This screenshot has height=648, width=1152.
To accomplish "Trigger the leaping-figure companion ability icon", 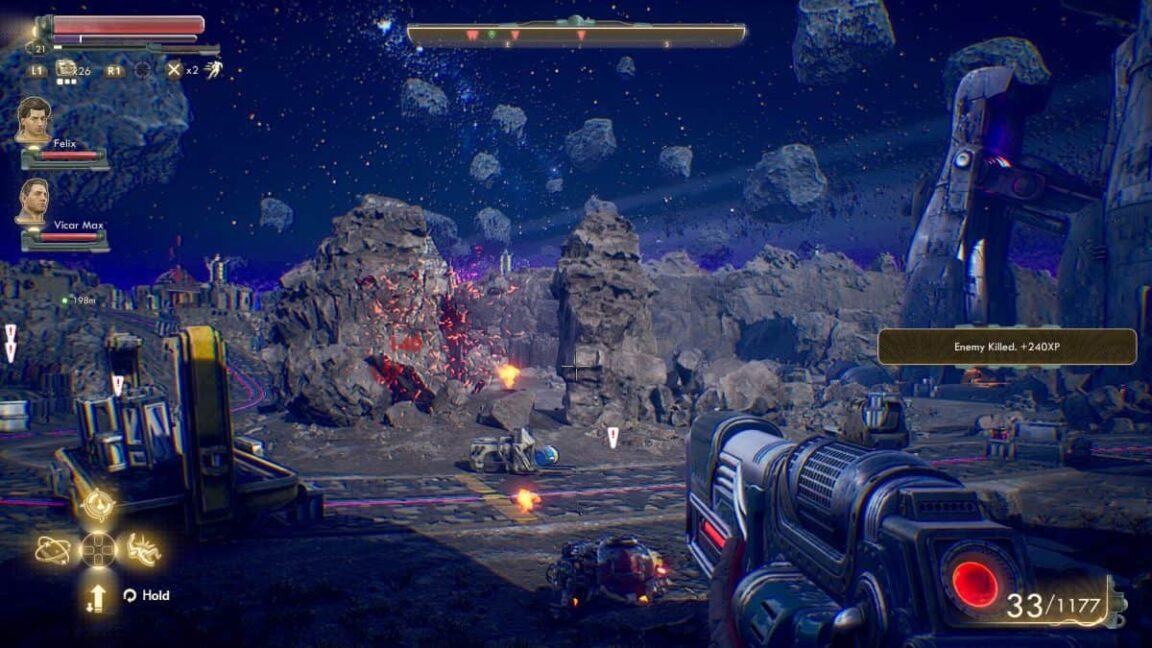I will click(x=143, y=549).
